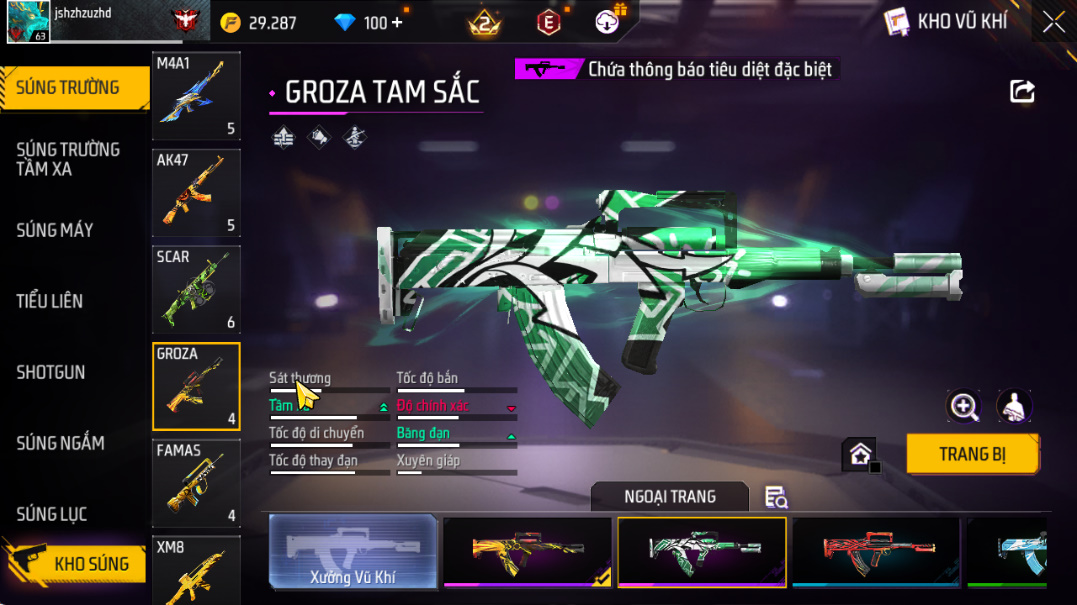Choose the yellow Groza skin thumbnail
1077x605 pixels.
(527, 551)
